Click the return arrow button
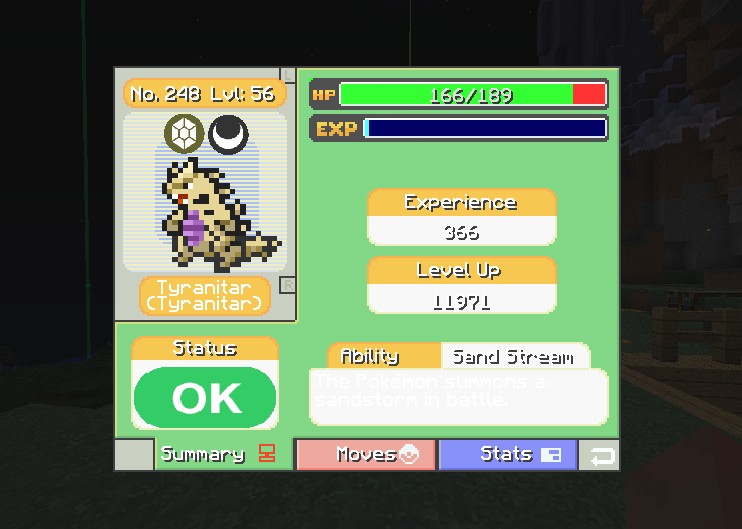The width and height of the screenshot is (742, 529). tap(600, 456)
